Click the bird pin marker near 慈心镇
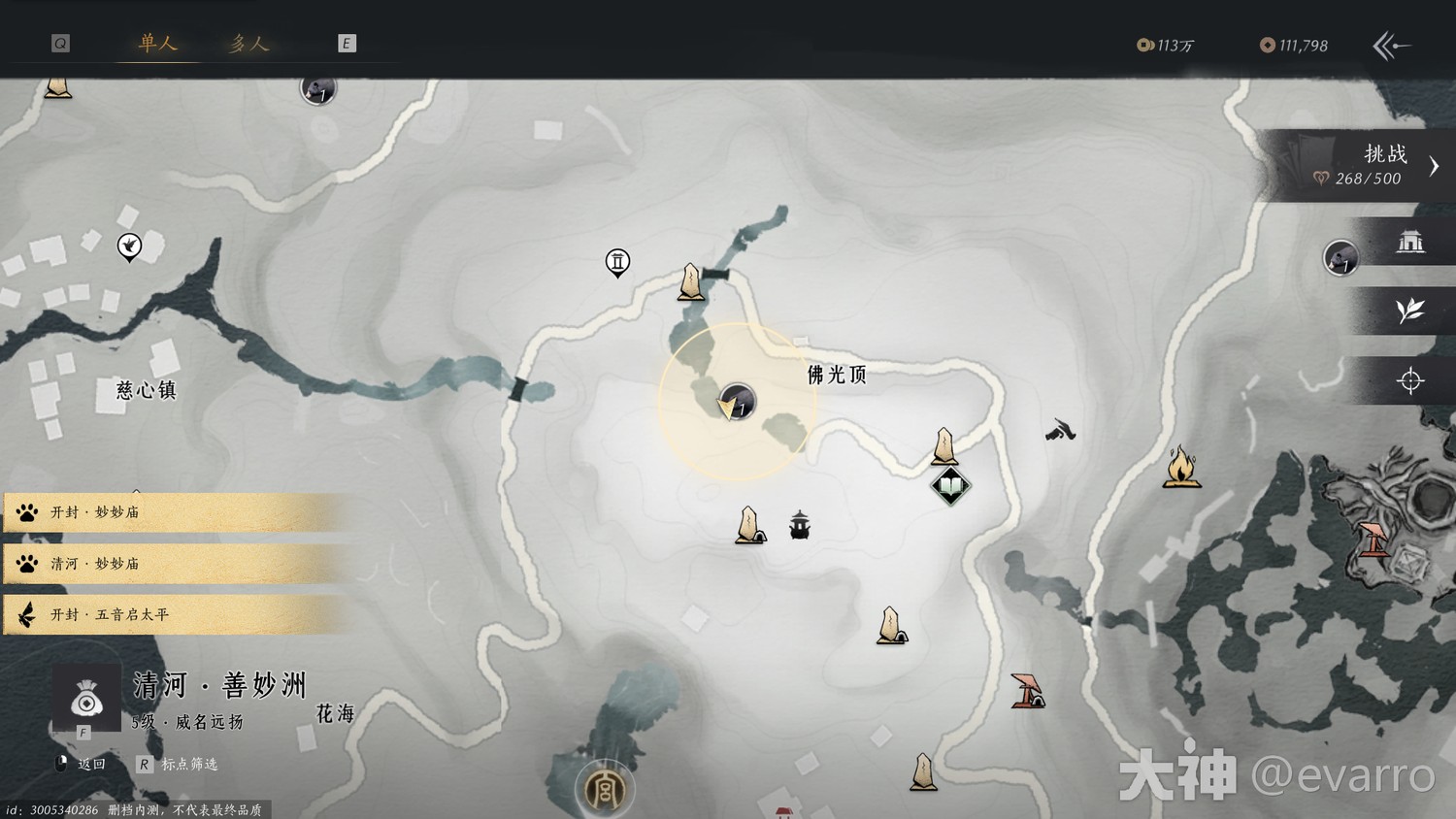The image size is (1456, 819). point(129,246)
